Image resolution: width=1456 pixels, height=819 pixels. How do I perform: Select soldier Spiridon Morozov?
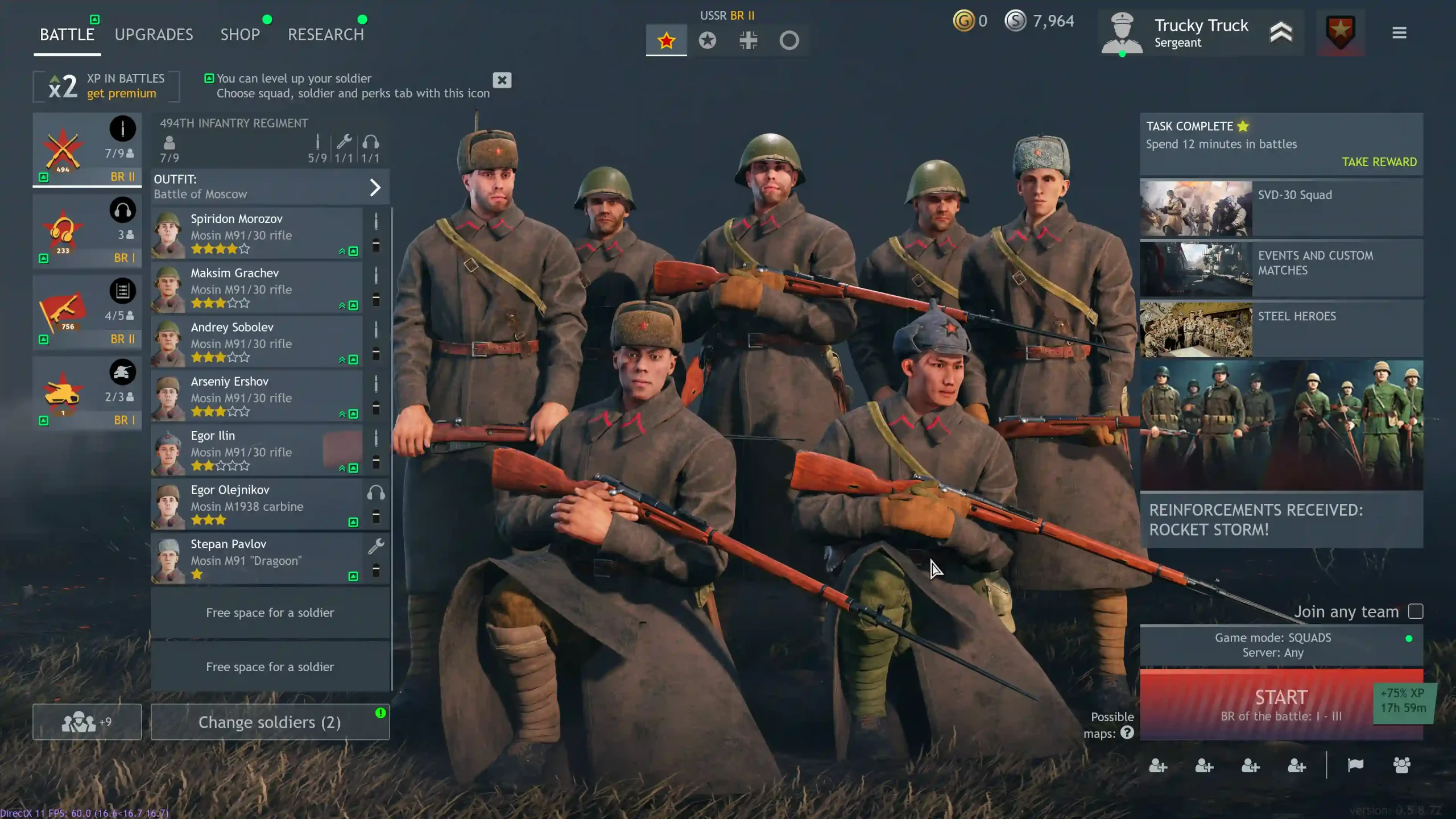click(256, 233)
